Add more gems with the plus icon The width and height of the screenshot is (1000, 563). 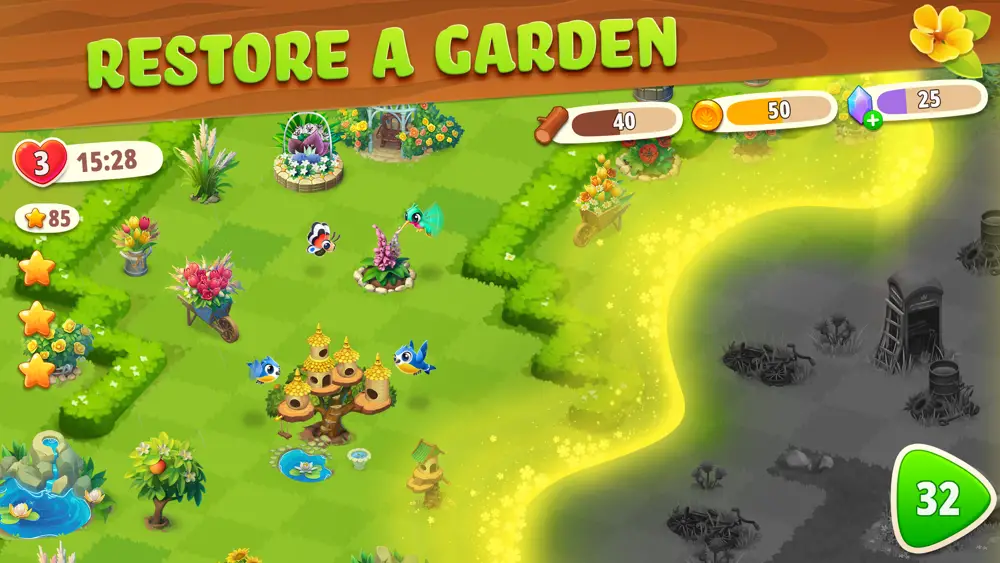pyautogui.click(x=874, y=122)
